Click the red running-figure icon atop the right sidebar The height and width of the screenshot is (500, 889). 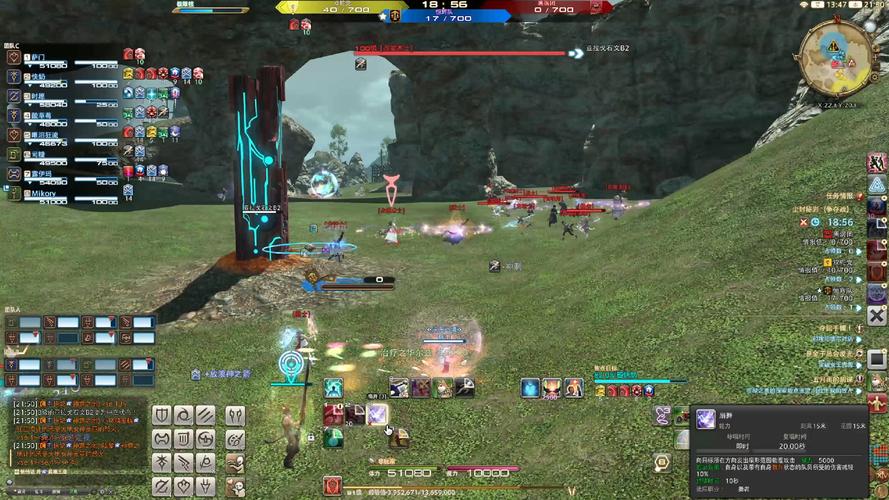coord(877,162)
